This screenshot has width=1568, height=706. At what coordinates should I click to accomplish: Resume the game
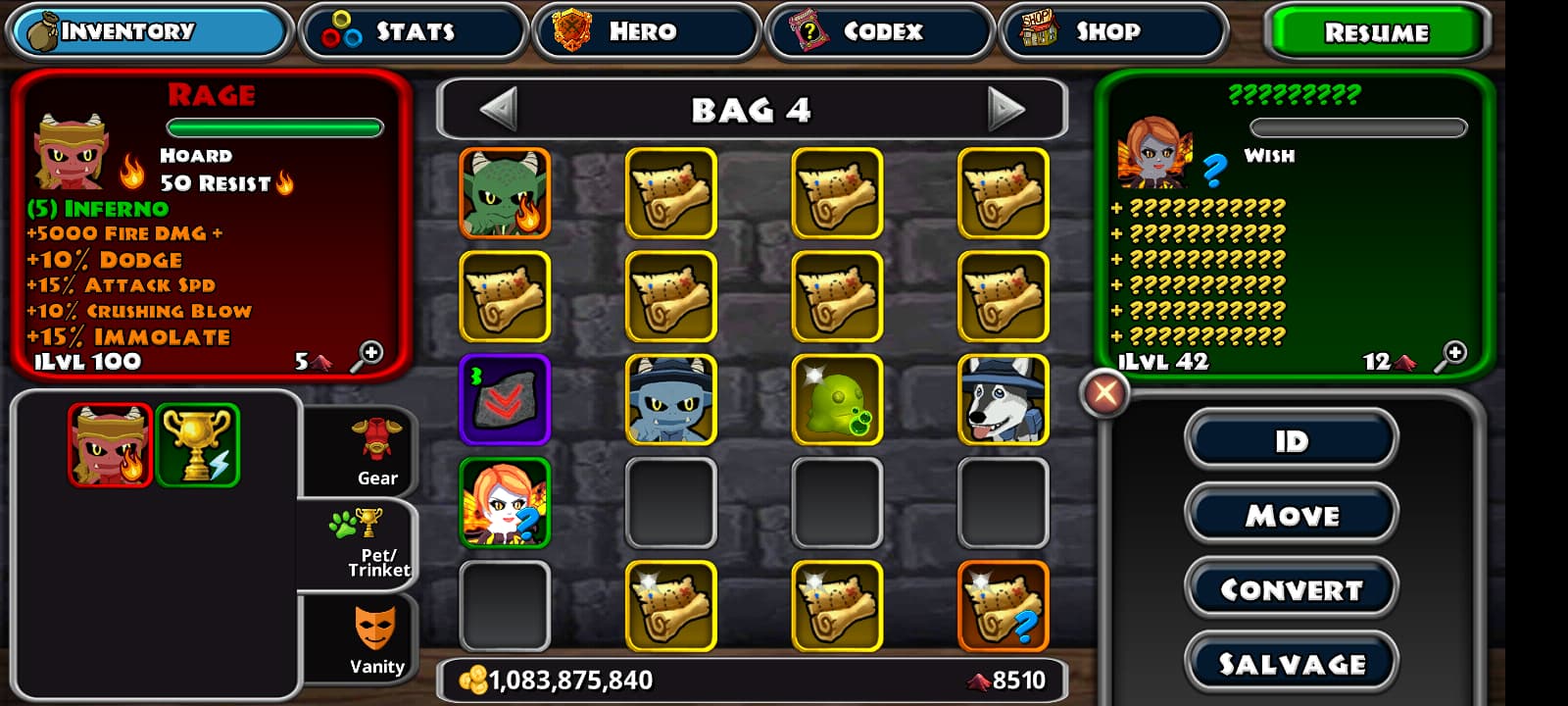coord(1376,32)
